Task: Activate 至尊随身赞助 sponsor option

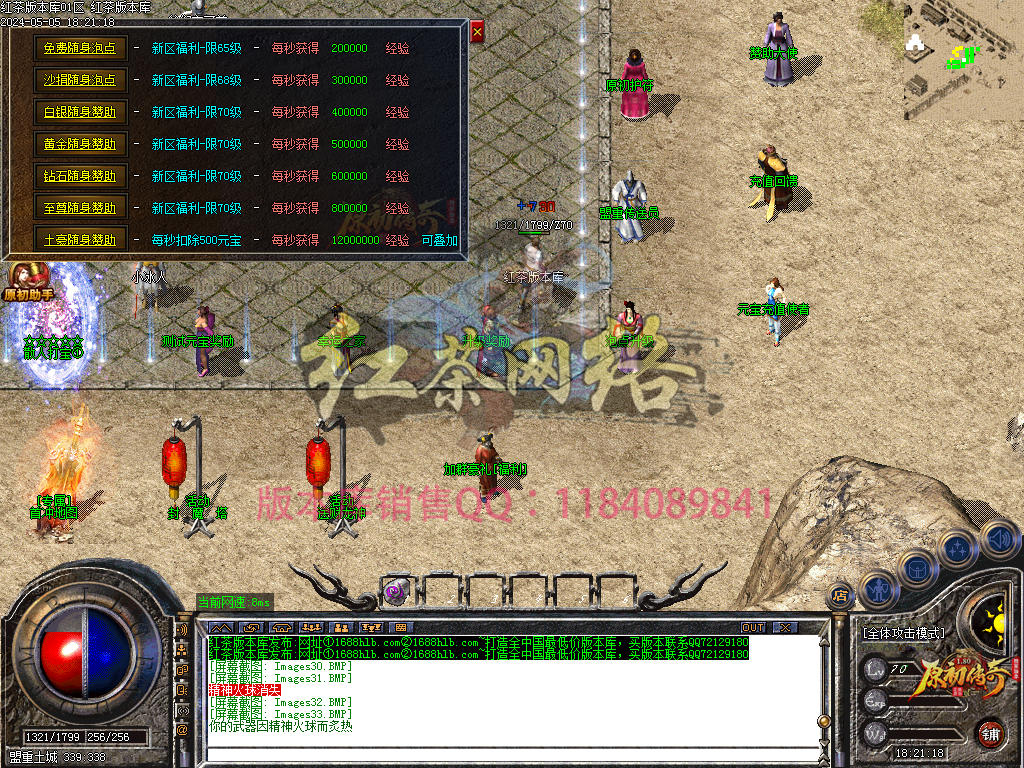Action: [x=80, y=208]
